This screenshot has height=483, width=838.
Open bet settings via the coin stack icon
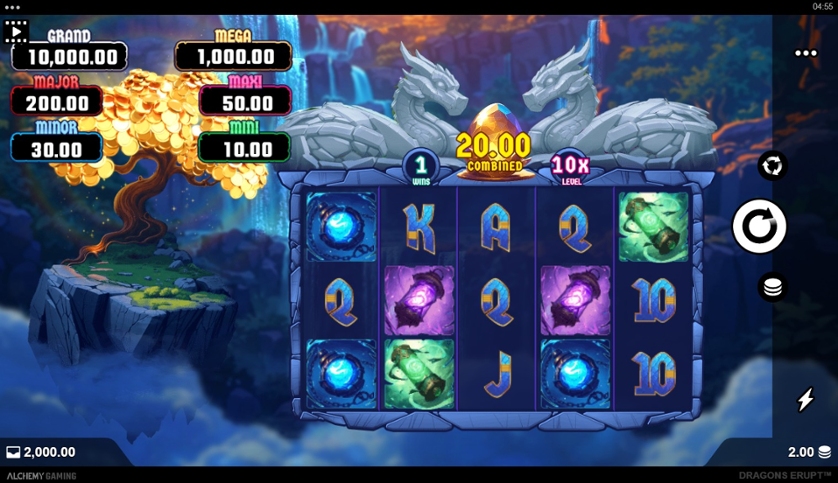tap(772, 288)
